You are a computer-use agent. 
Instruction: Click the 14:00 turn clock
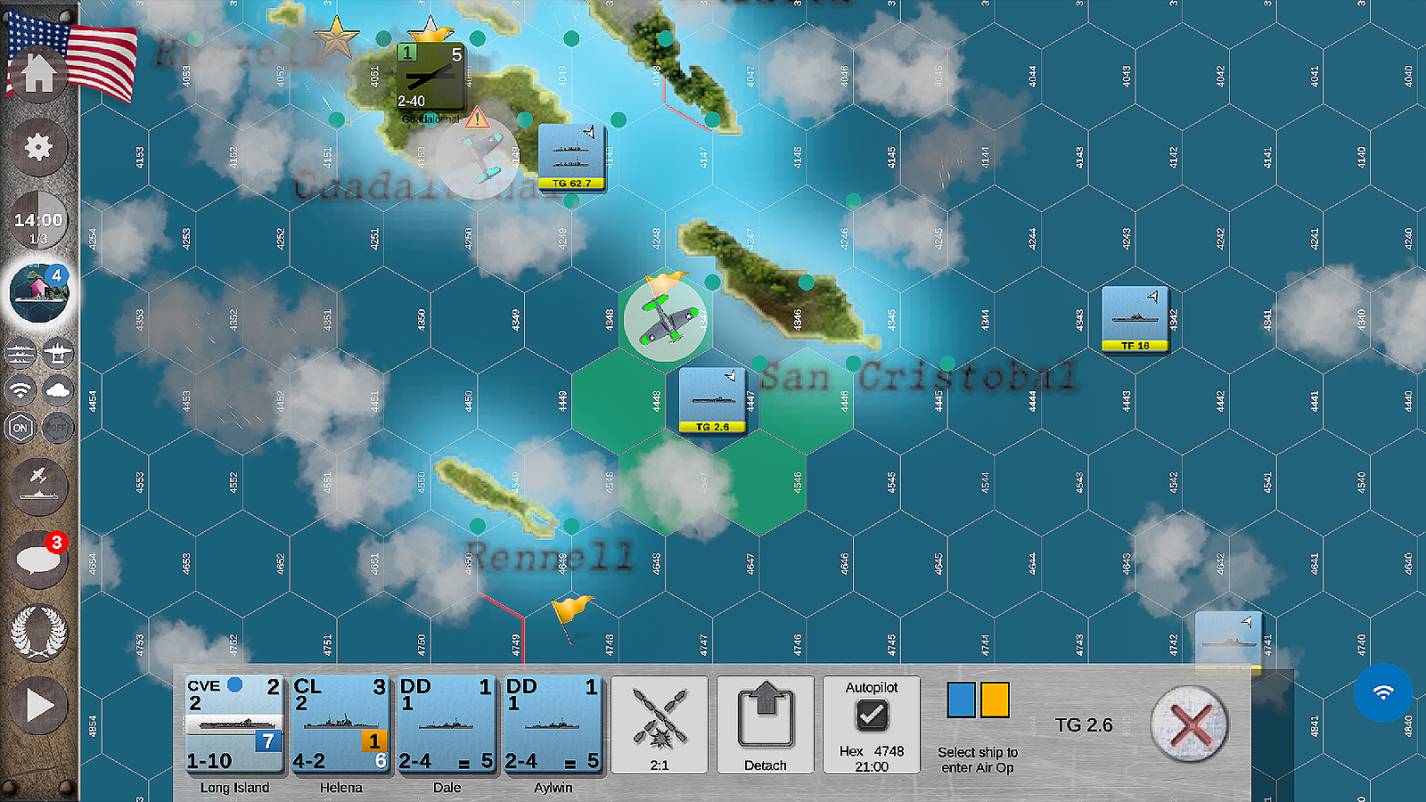tap(38, 220)
